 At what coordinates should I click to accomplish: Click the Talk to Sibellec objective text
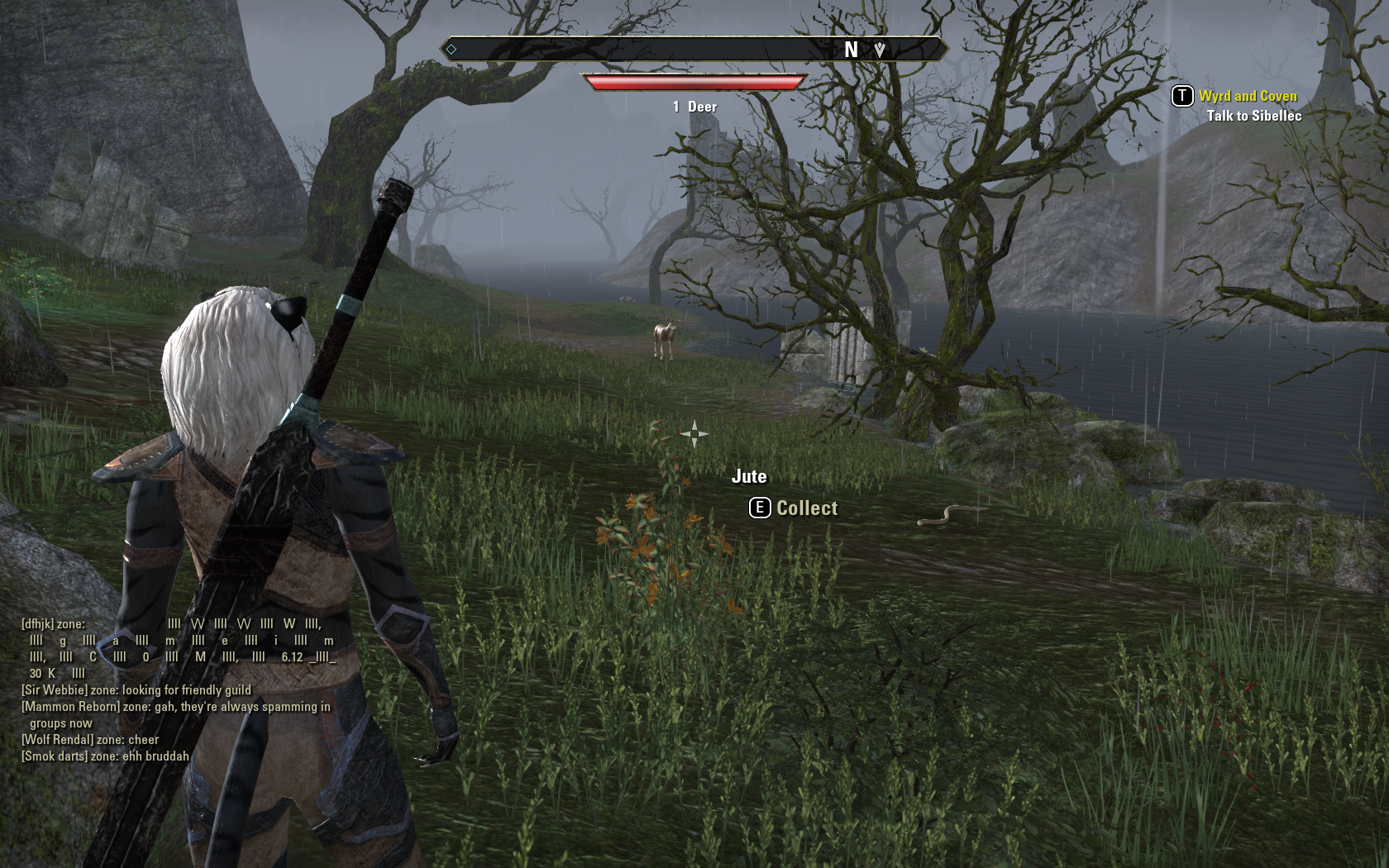pos(1253,116)
